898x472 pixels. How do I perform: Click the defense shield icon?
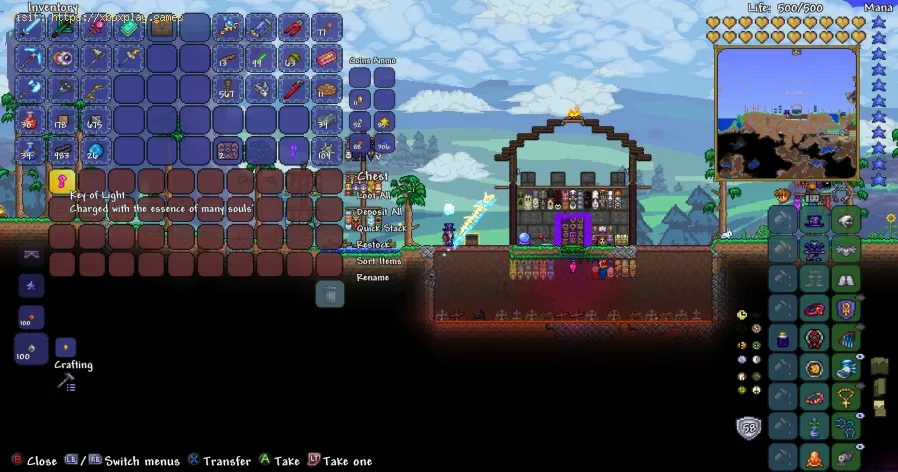[747, 428]
